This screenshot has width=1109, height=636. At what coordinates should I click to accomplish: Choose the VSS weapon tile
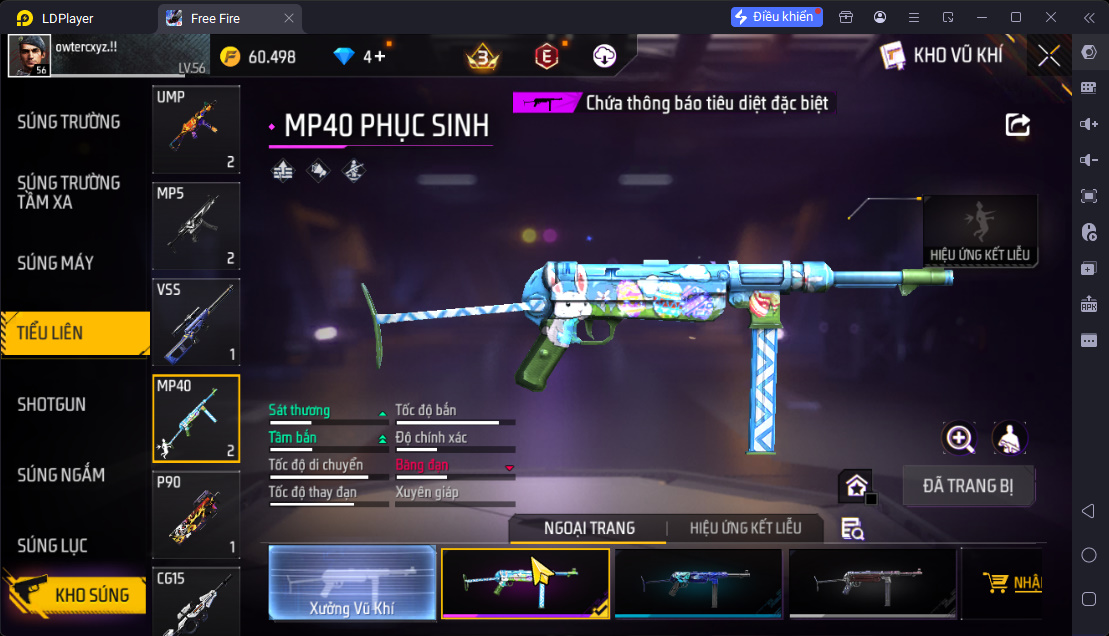pyautogui.click(x=196, y=322)
